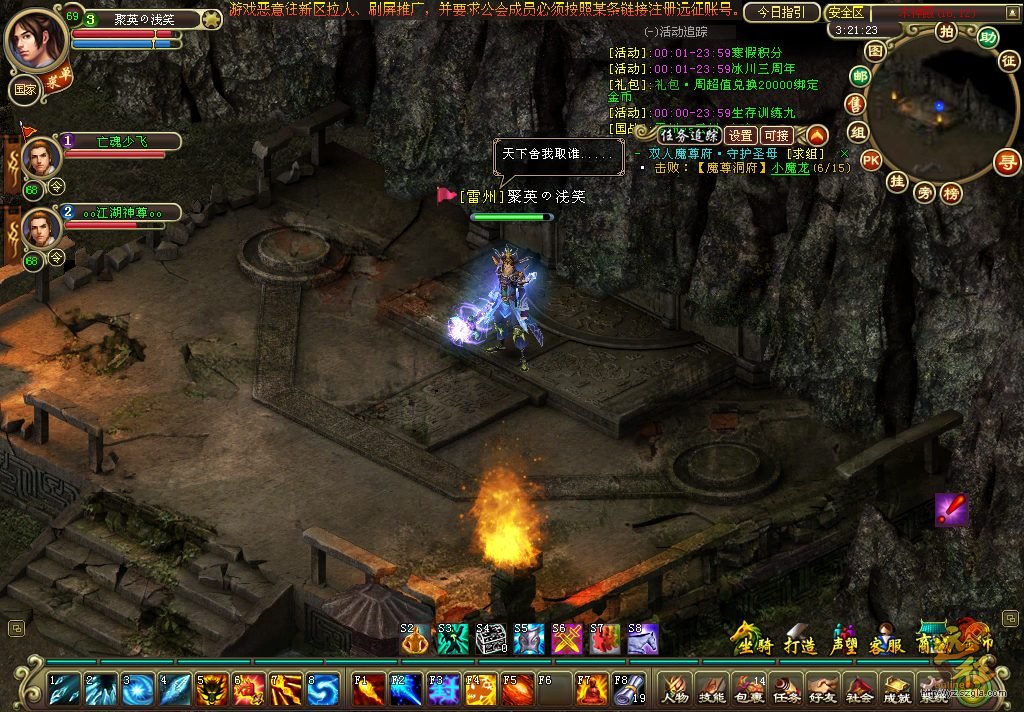Click the 国家 nation button
Screen dimensions: 1024x712
24,87
